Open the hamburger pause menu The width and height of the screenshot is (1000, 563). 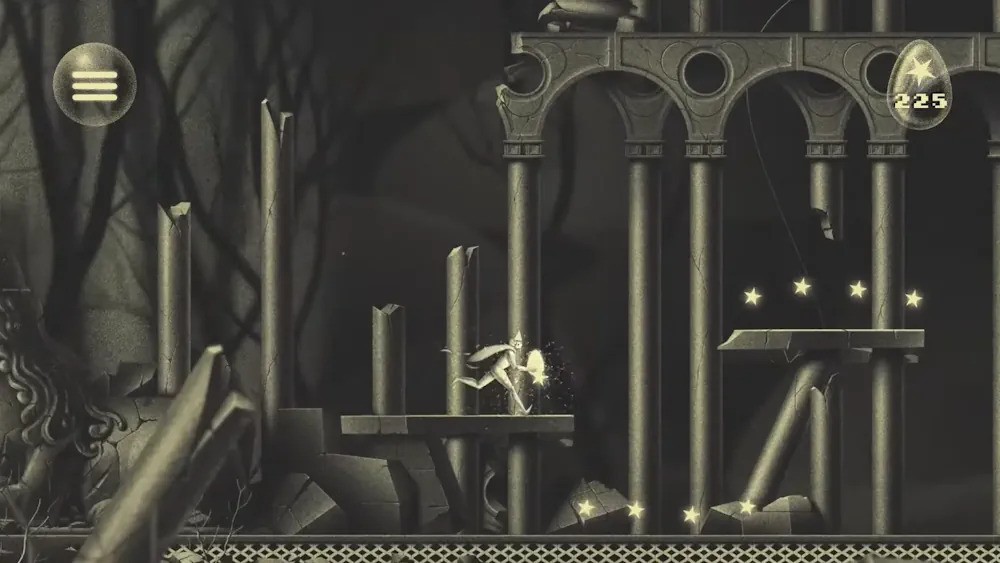point(94,85)
